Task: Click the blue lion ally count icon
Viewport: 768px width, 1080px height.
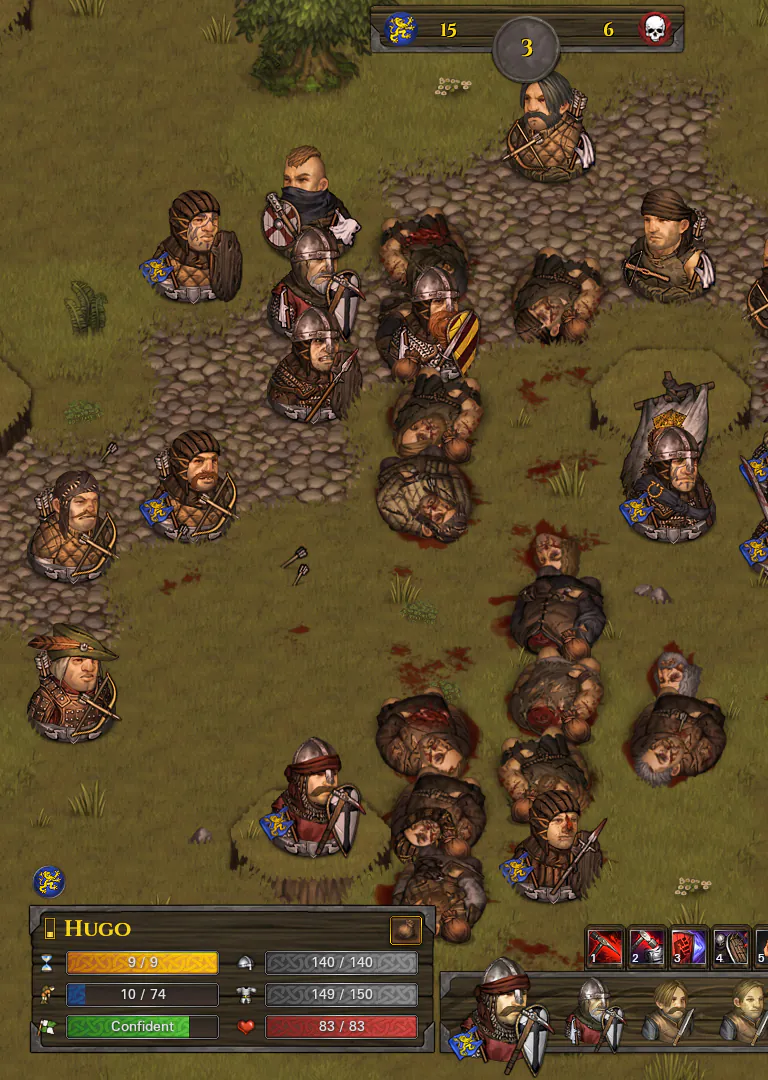Action: [x=401, y=29]
